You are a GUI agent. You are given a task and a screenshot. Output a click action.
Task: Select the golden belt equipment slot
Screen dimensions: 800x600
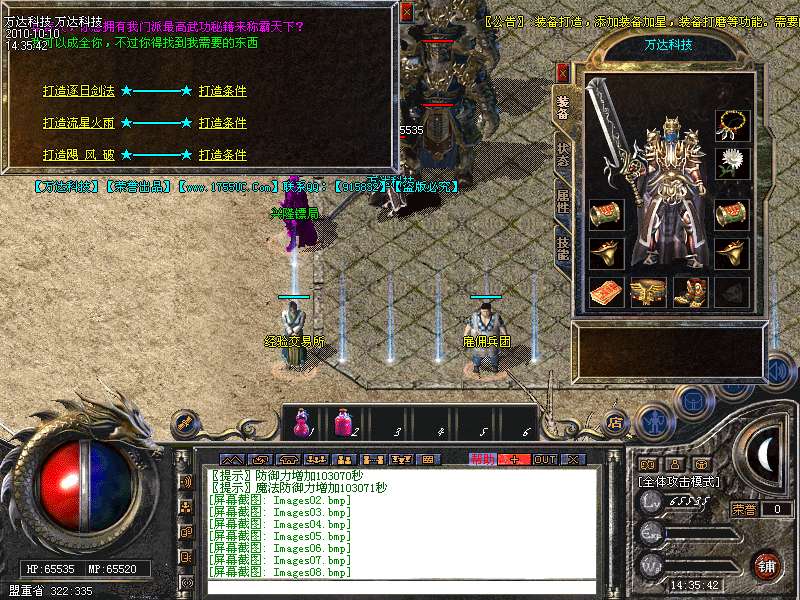648,291
